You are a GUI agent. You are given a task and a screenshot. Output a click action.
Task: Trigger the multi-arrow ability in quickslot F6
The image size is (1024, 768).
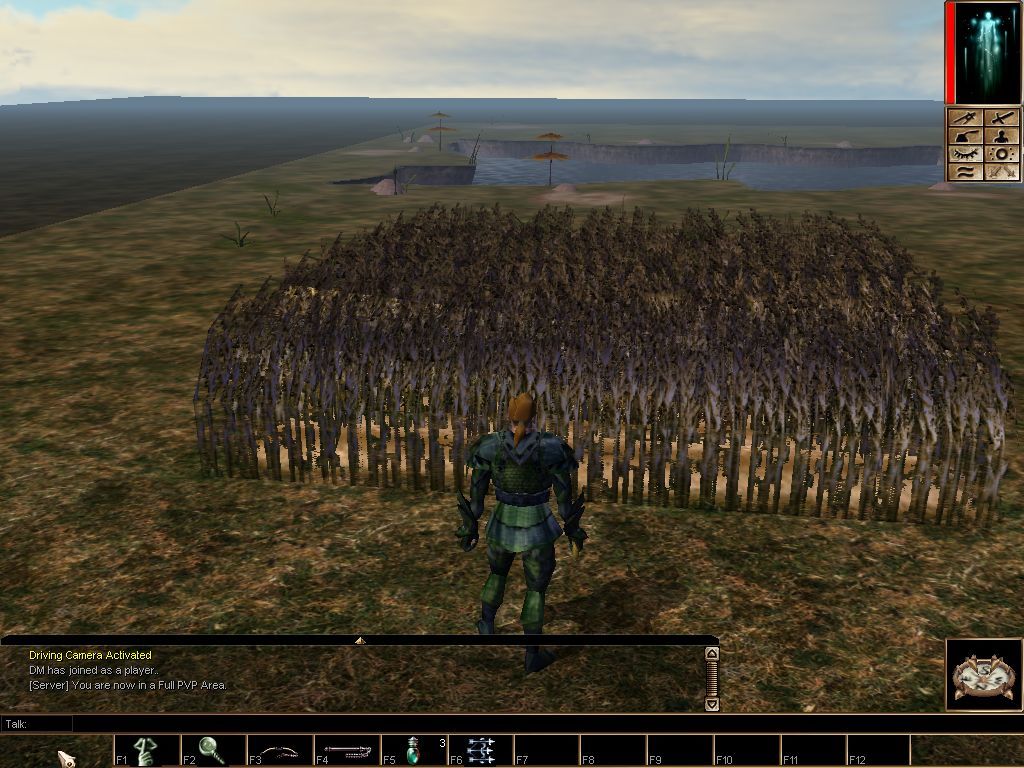point(481,750)
